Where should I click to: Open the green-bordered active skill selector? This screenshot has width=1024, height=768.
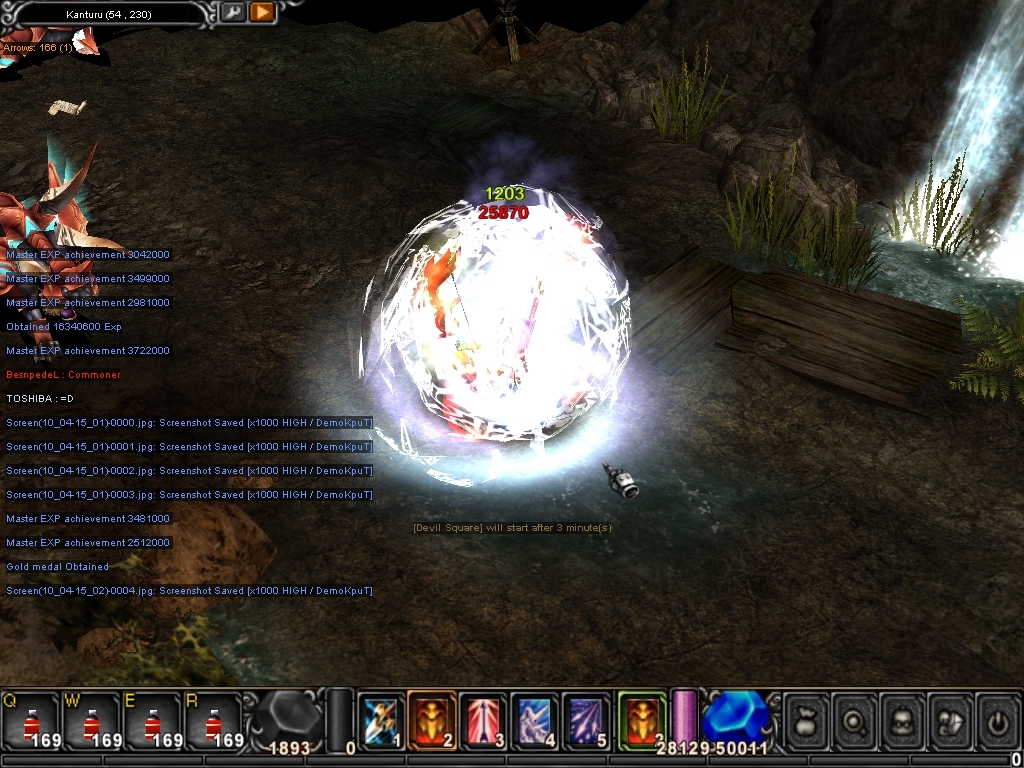[x=642, y=720]
